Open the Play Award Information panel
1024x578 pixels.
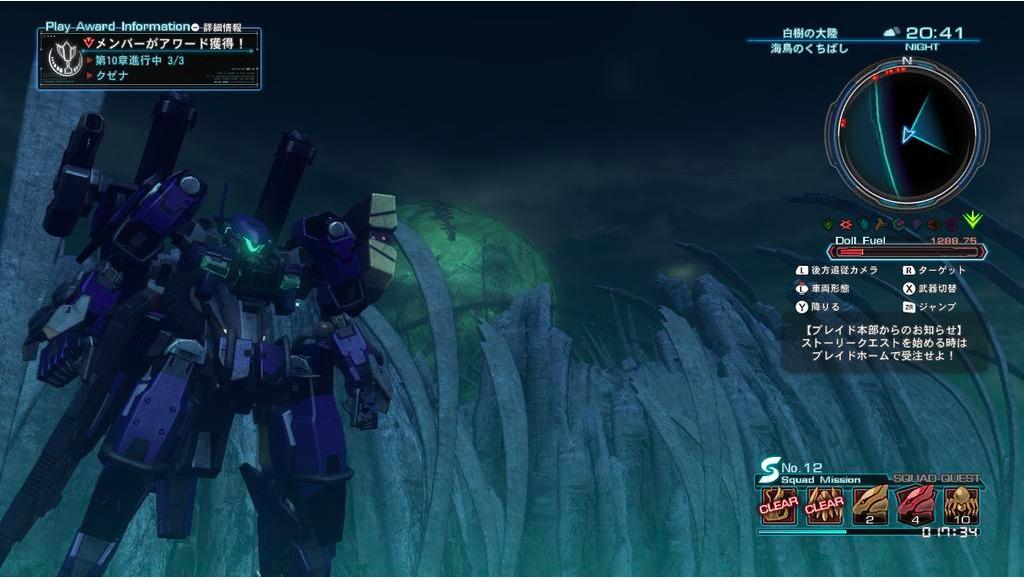pyautogui.click(x=118, y=26)
